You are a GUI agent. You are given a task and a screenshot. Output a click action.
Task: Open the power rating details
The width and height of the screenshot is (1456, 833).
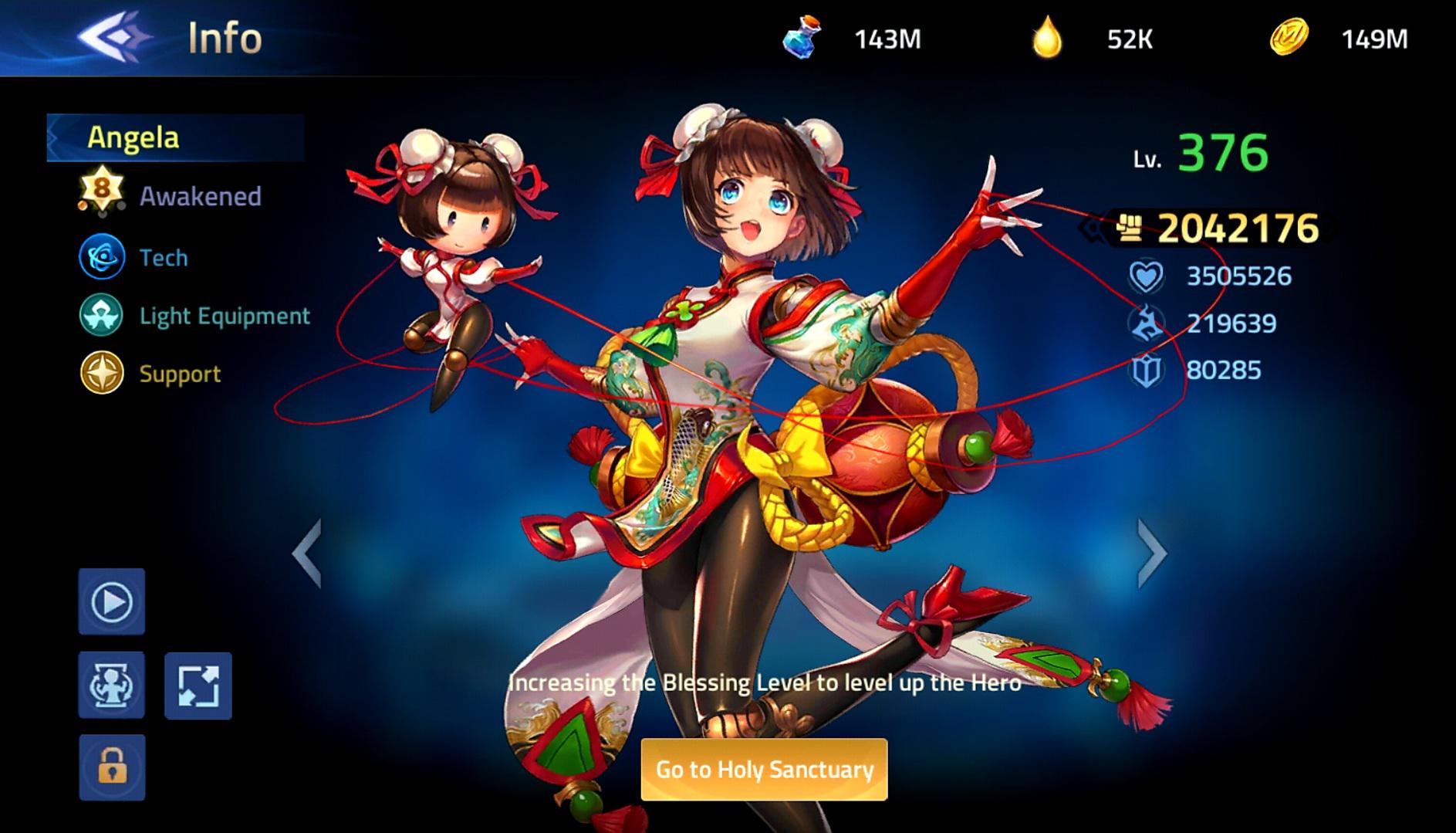click(x=1219, y=228)
